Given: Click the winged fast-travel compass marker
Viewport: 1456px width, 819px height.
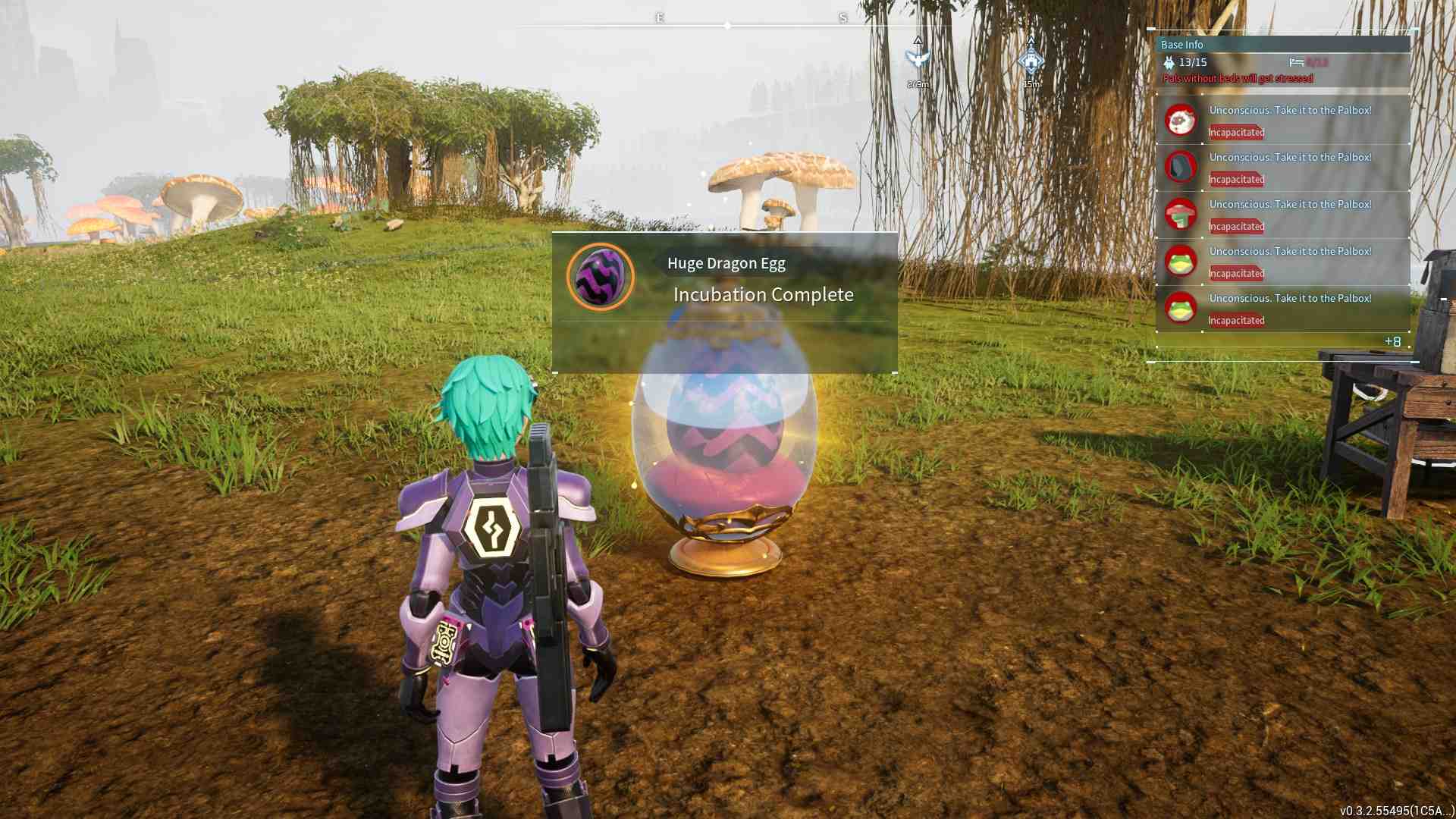Looking at the screenshot, I should pos(918,58).
